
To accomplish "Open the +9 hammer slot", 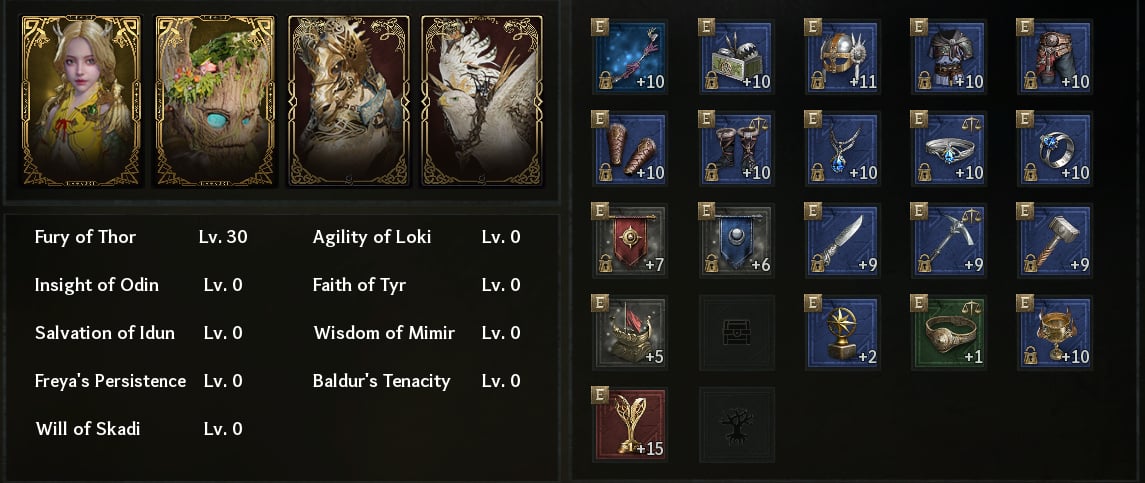I will [x=1055, y=240].
